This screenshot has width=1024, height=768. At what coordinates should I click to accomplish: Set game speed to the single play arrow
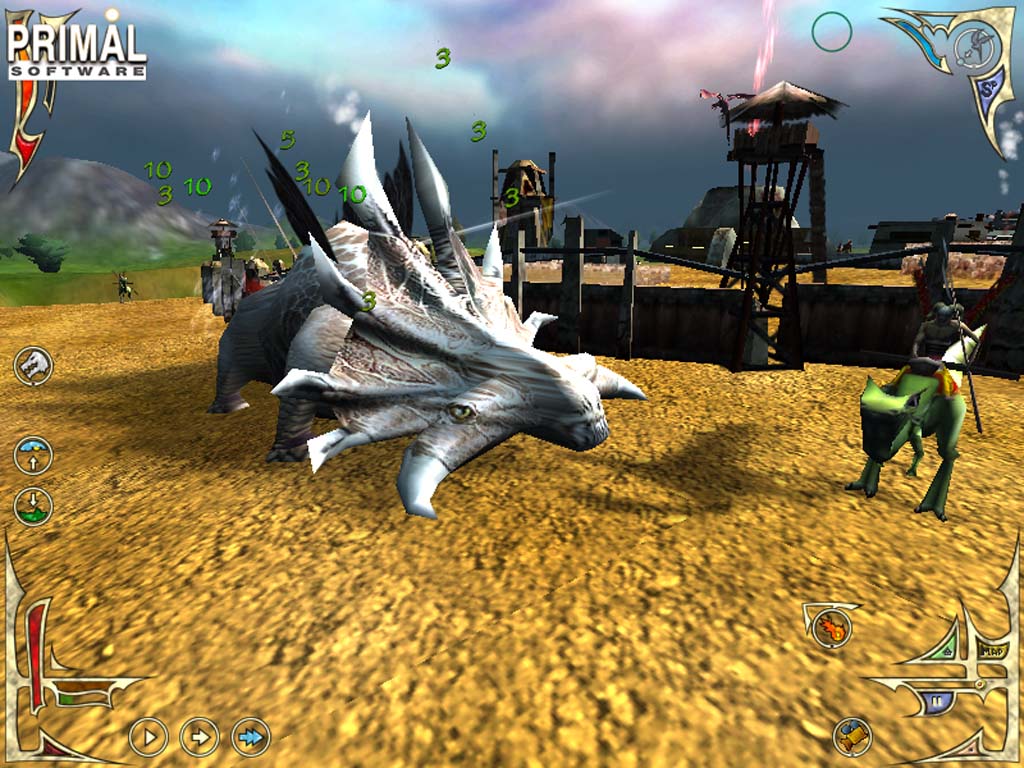pos(148,738)
